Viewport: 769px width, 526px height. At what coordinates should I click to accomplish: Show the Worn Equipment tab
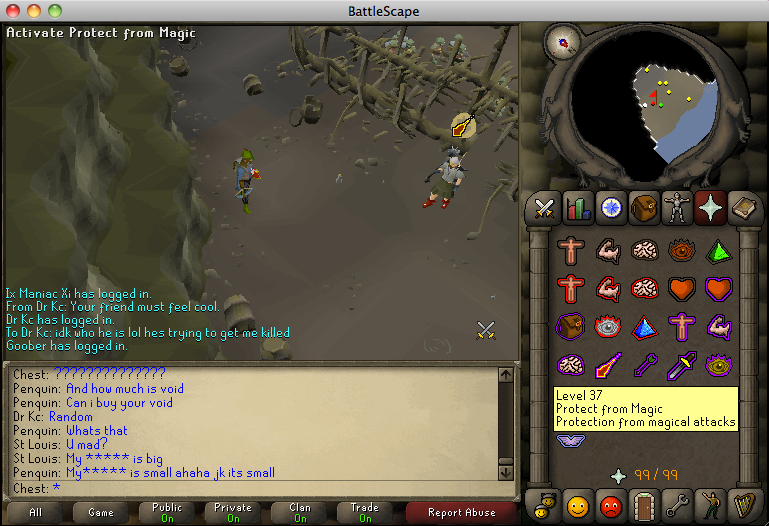(x=677, y=208)
